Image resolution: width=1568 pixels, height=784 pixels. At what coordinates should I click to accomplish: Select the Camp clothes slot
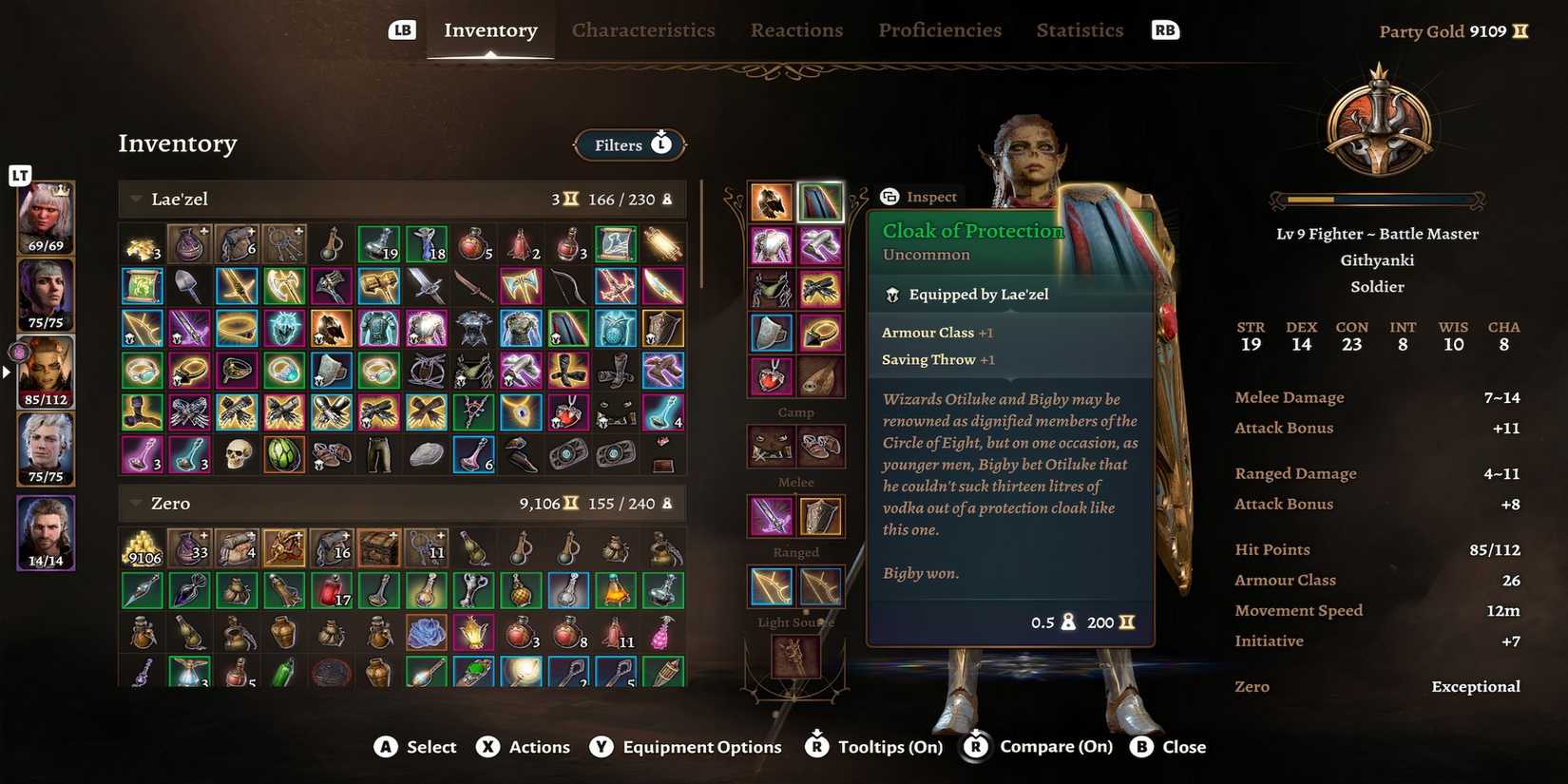click(x=770, y=446)
